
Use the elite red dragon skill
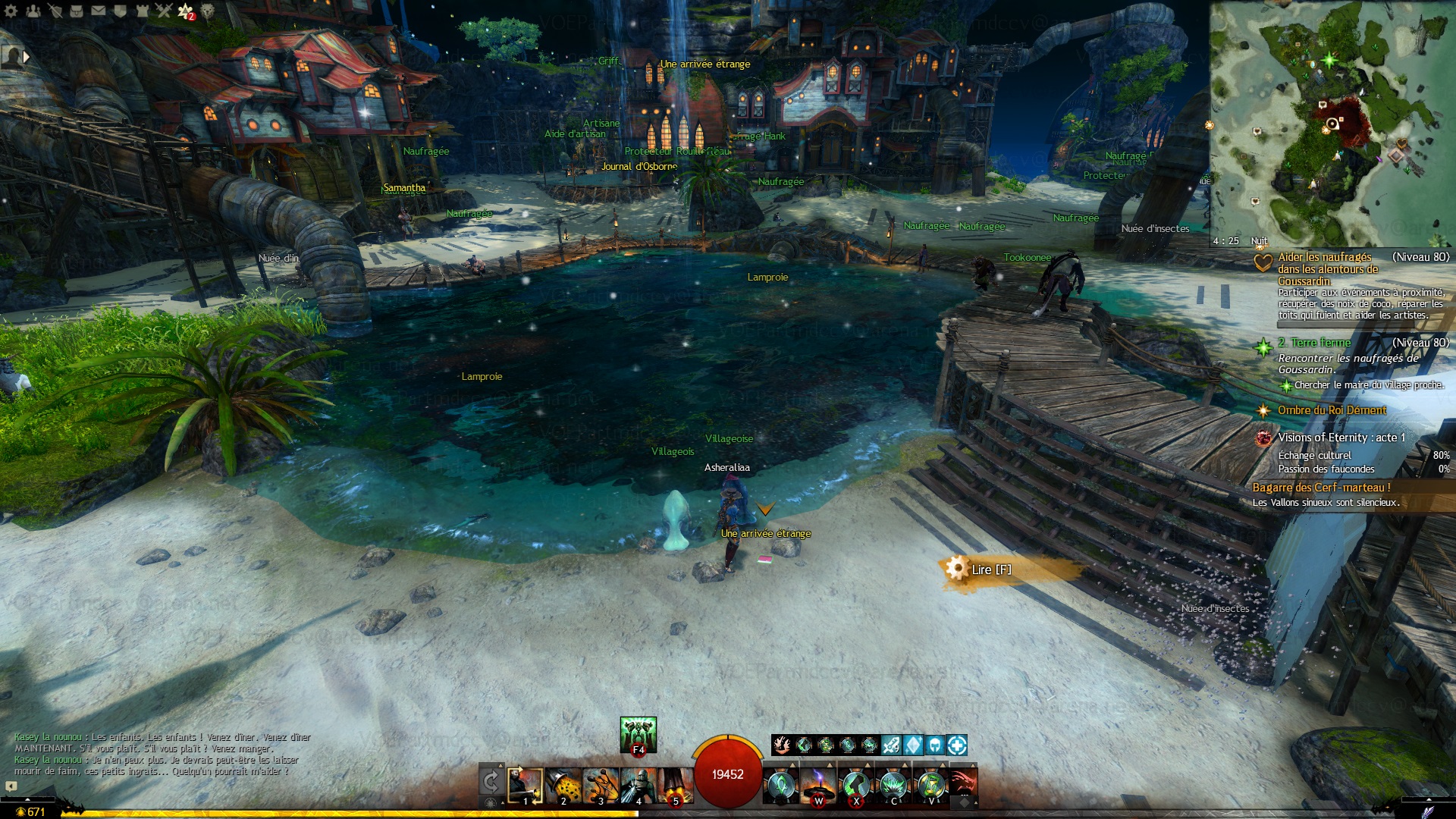point(962,784)
